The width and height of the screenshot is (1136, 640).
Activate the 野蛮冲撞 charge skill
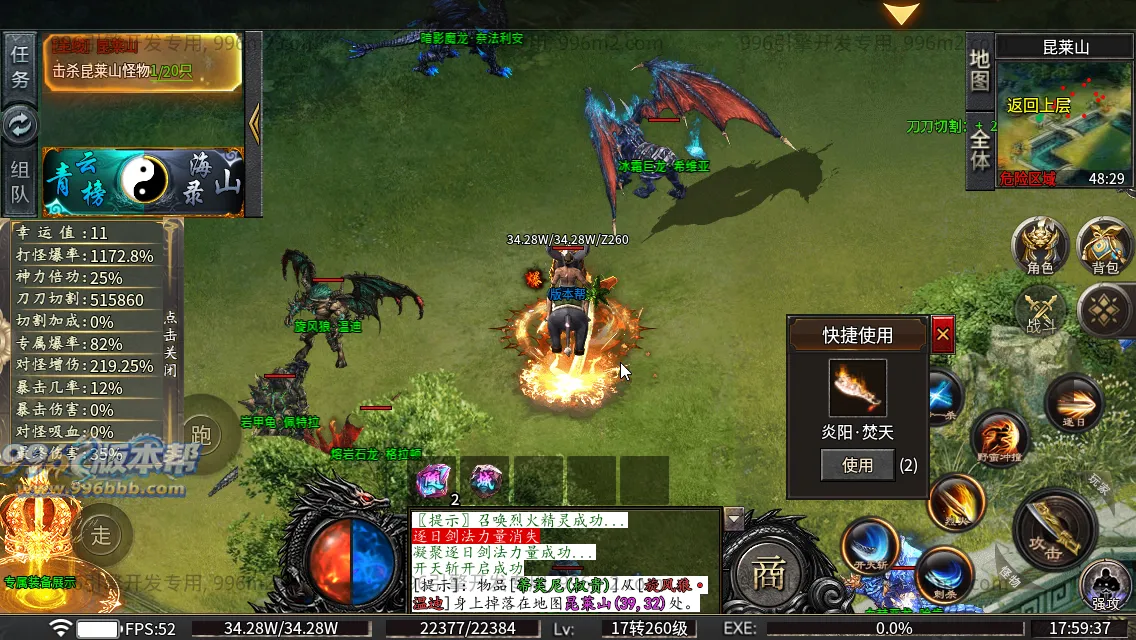coord(1000,438)
